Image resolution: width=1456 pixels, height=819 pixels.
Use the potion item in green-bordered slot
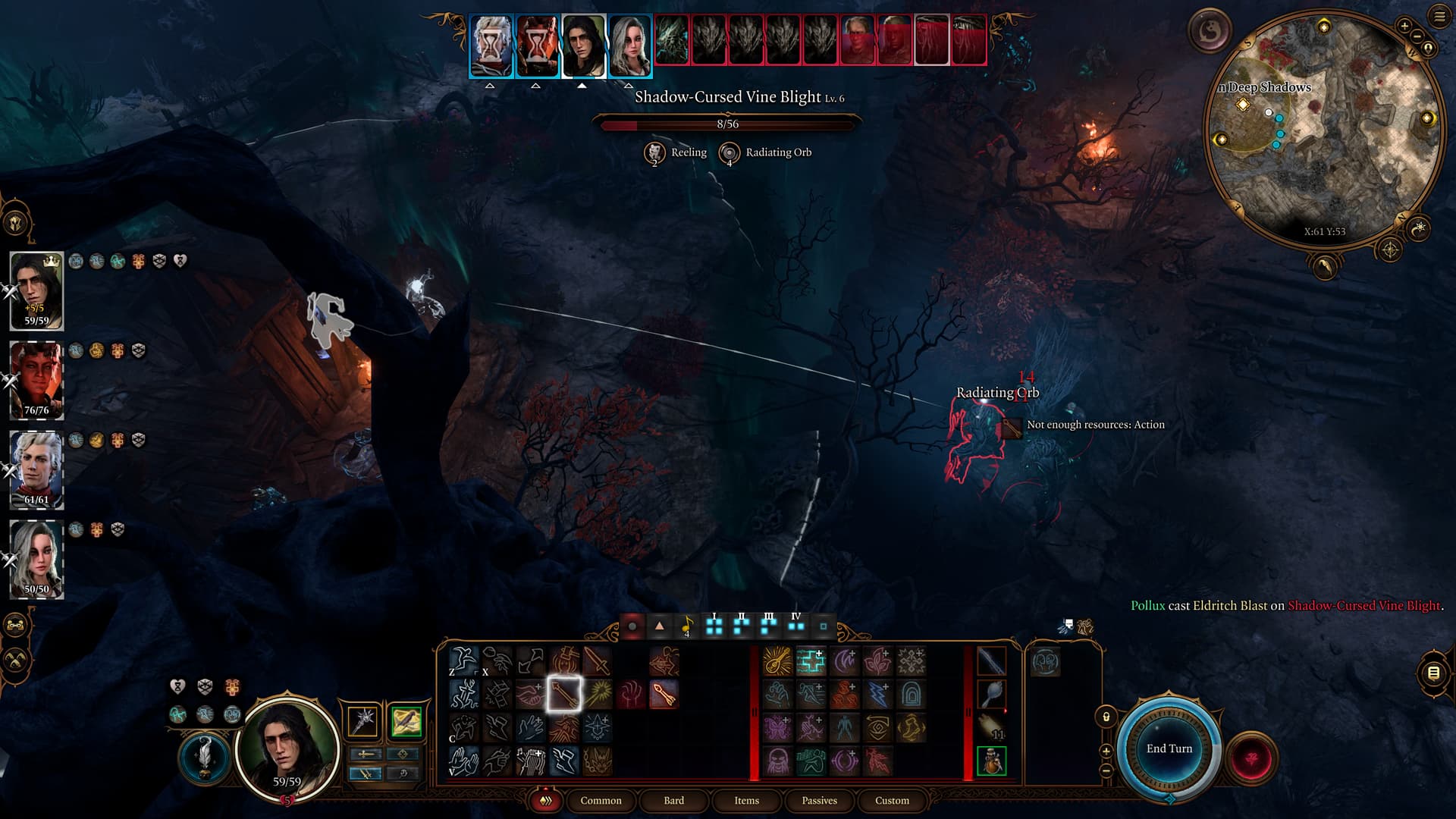[x=991, y=761]
